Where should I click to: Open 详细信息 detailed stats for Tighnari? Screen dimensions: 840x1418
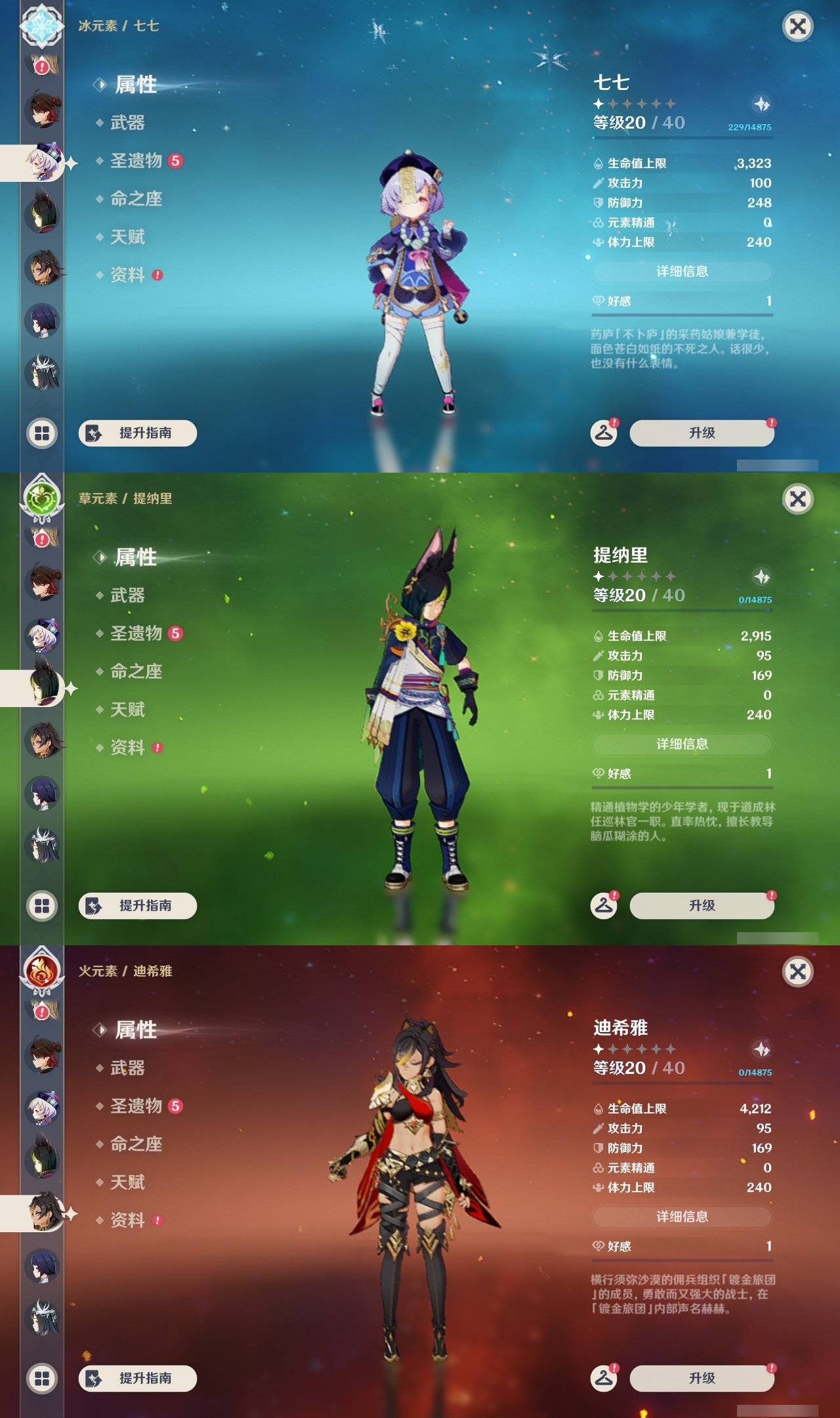coord(682,744)
